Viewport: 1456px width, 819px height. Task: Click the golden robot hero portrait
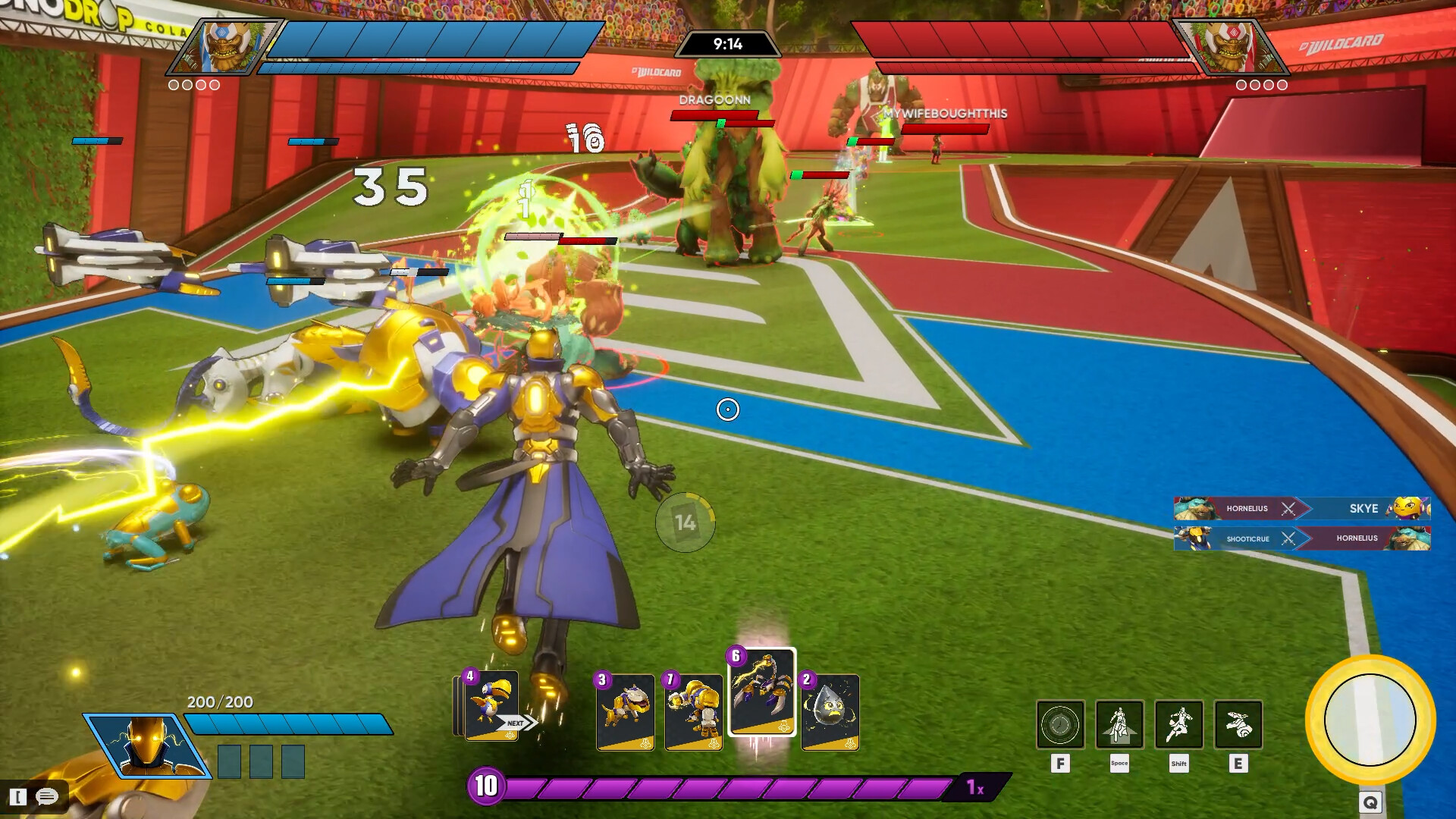tap(146, 746)
